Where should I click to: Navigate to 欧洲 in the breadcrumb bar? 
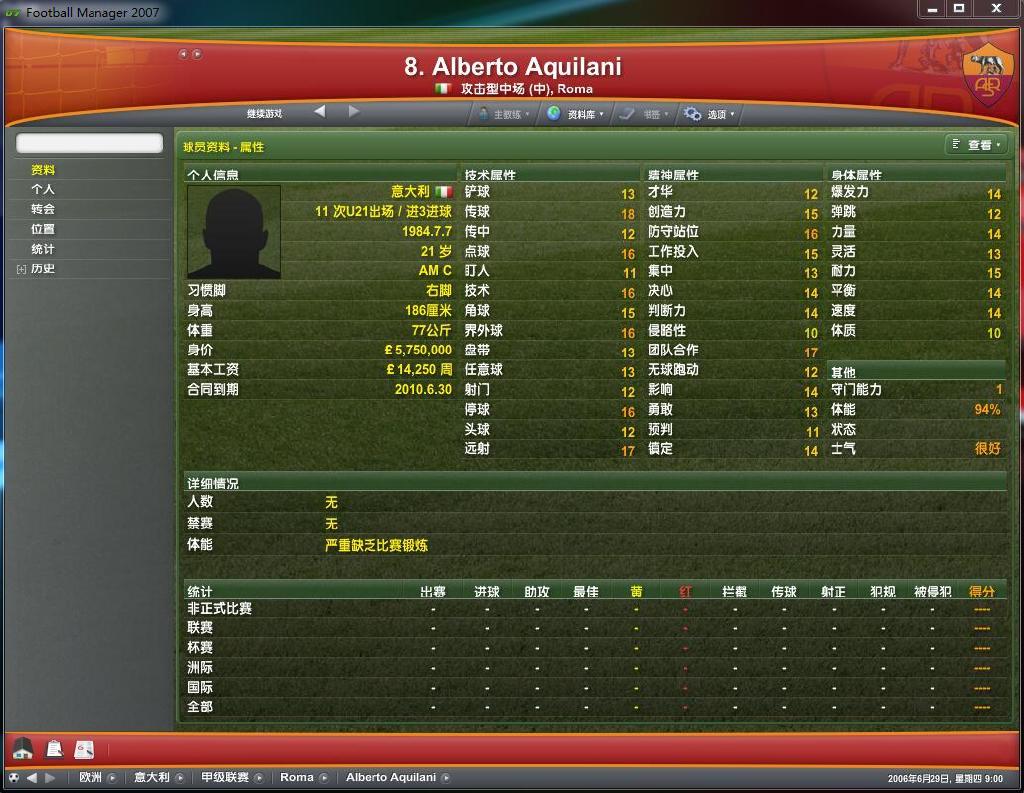tap(91, 778)
